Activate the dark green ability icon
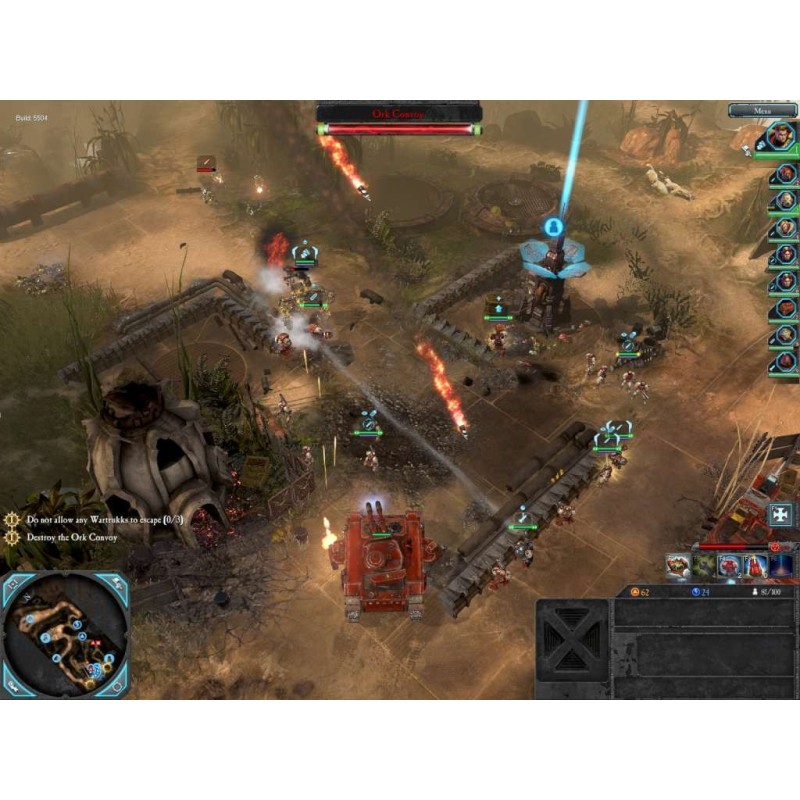Screen dimensions: 800x800 coord(704,566)
